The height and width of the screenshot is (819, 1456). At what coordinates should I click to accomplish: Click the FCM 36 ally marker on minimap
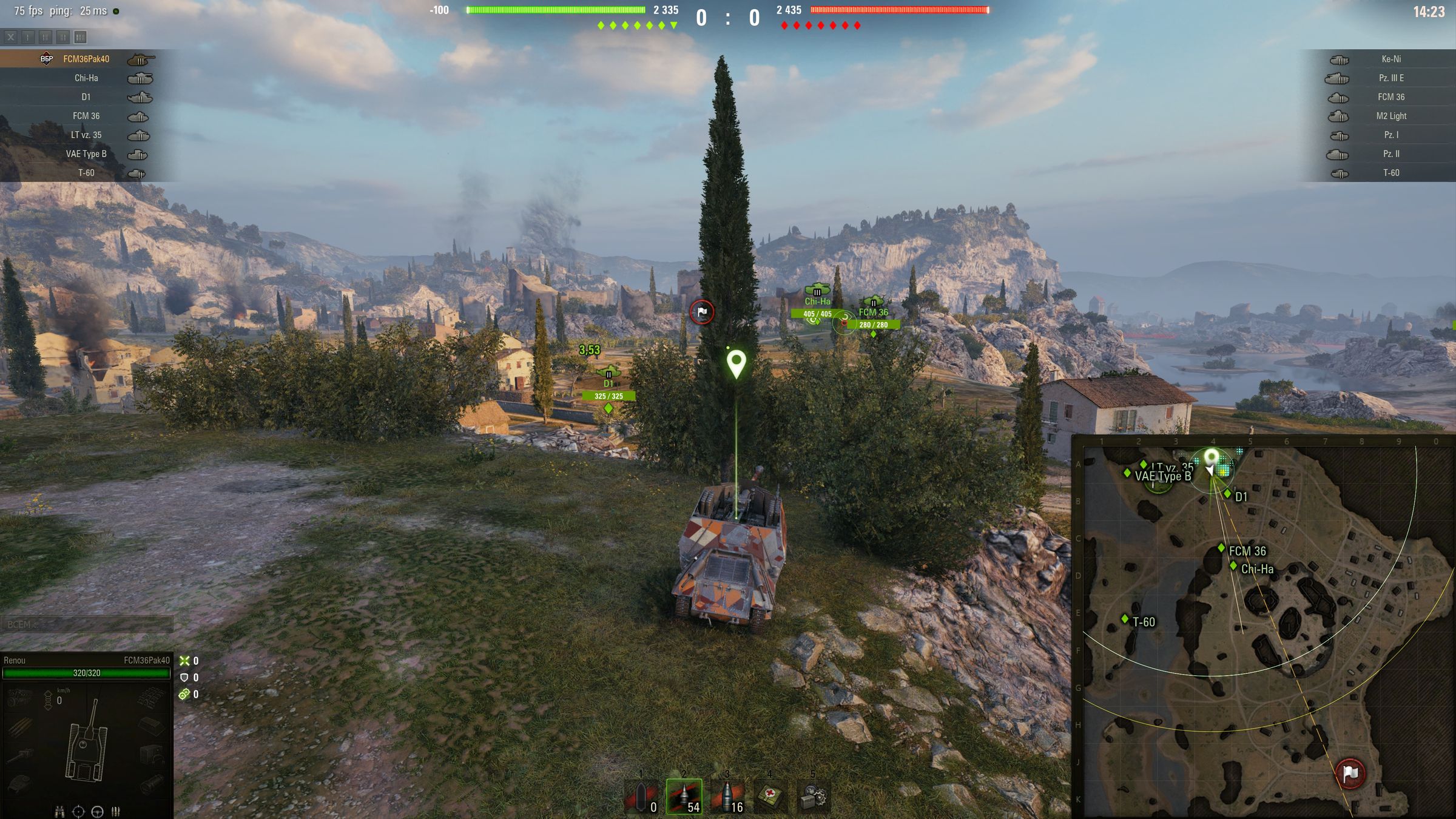click(1221, 548)
